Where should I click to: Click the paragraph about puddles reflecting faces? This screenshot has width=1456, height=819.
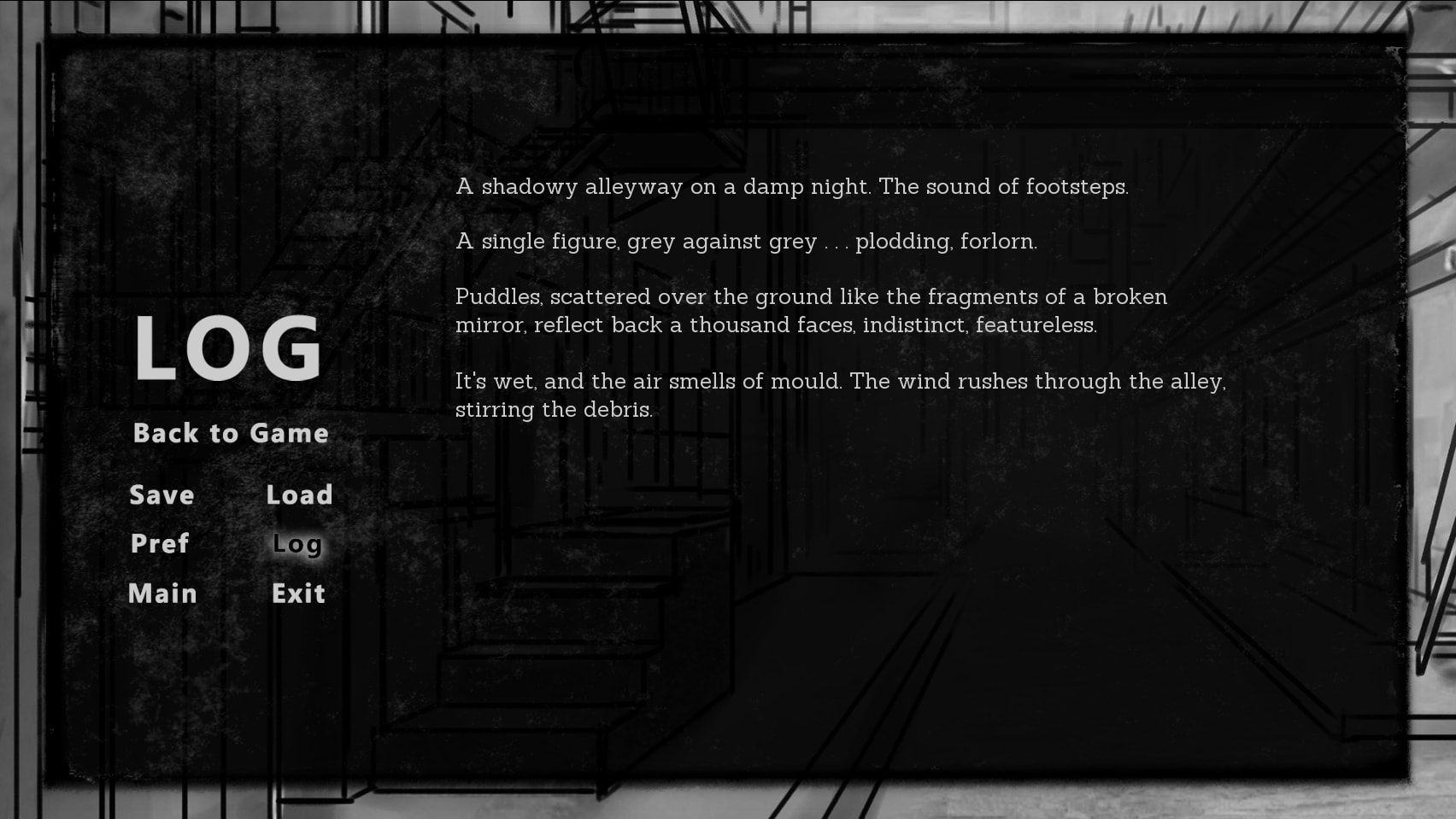[812, 311]
